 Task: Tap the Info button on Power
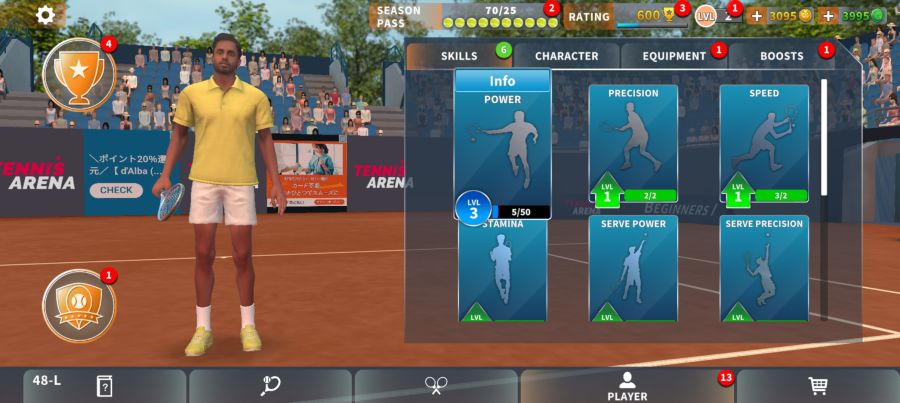(502, 81)
